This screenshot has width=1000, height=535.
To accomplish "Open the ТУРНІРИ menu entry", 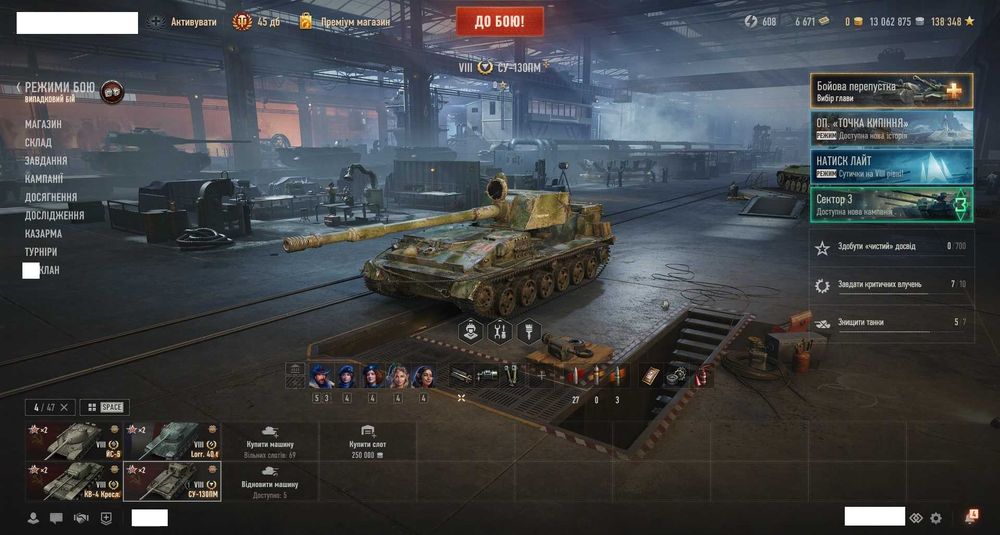I will pos(41,252).
